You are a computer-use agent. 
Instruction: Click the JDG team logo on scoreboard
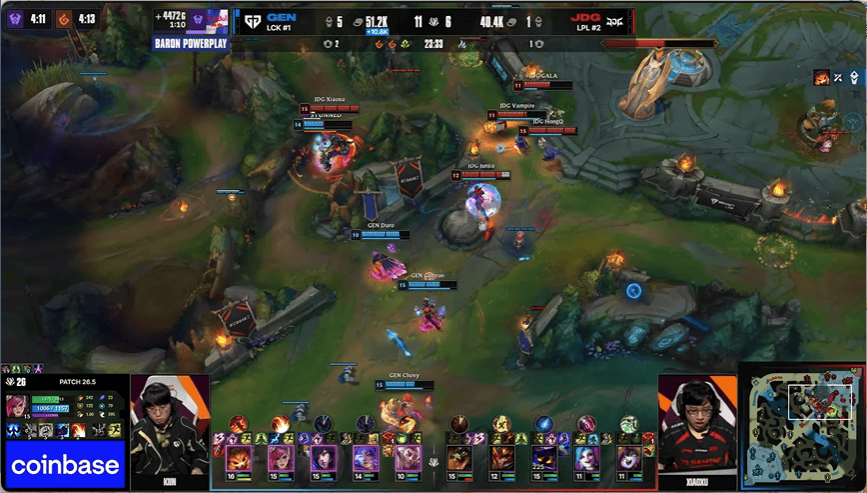pyautogui.click(x=611, y=20)
